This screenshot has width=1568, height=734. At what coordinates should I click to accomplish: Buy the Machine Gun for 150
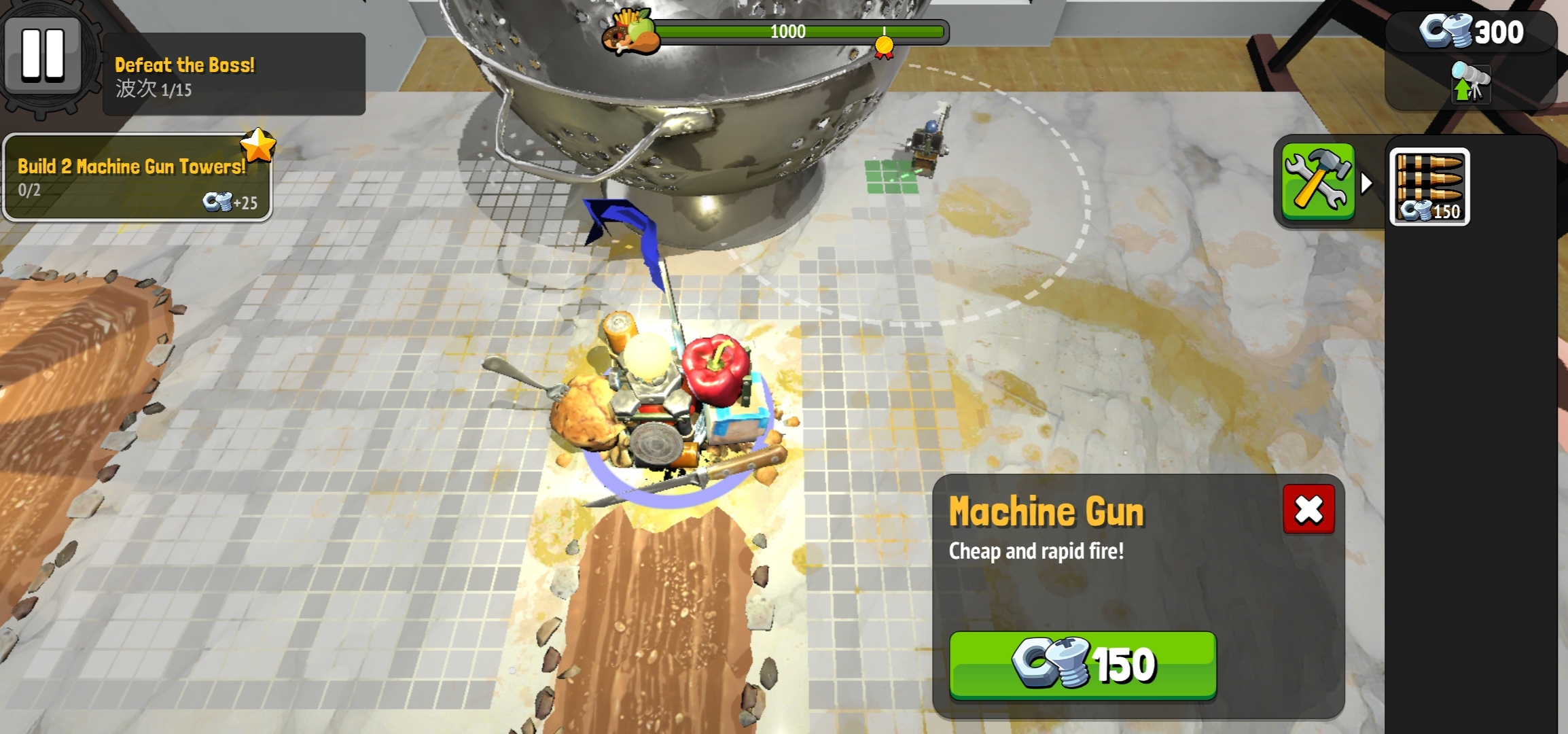coord(1082,664)
